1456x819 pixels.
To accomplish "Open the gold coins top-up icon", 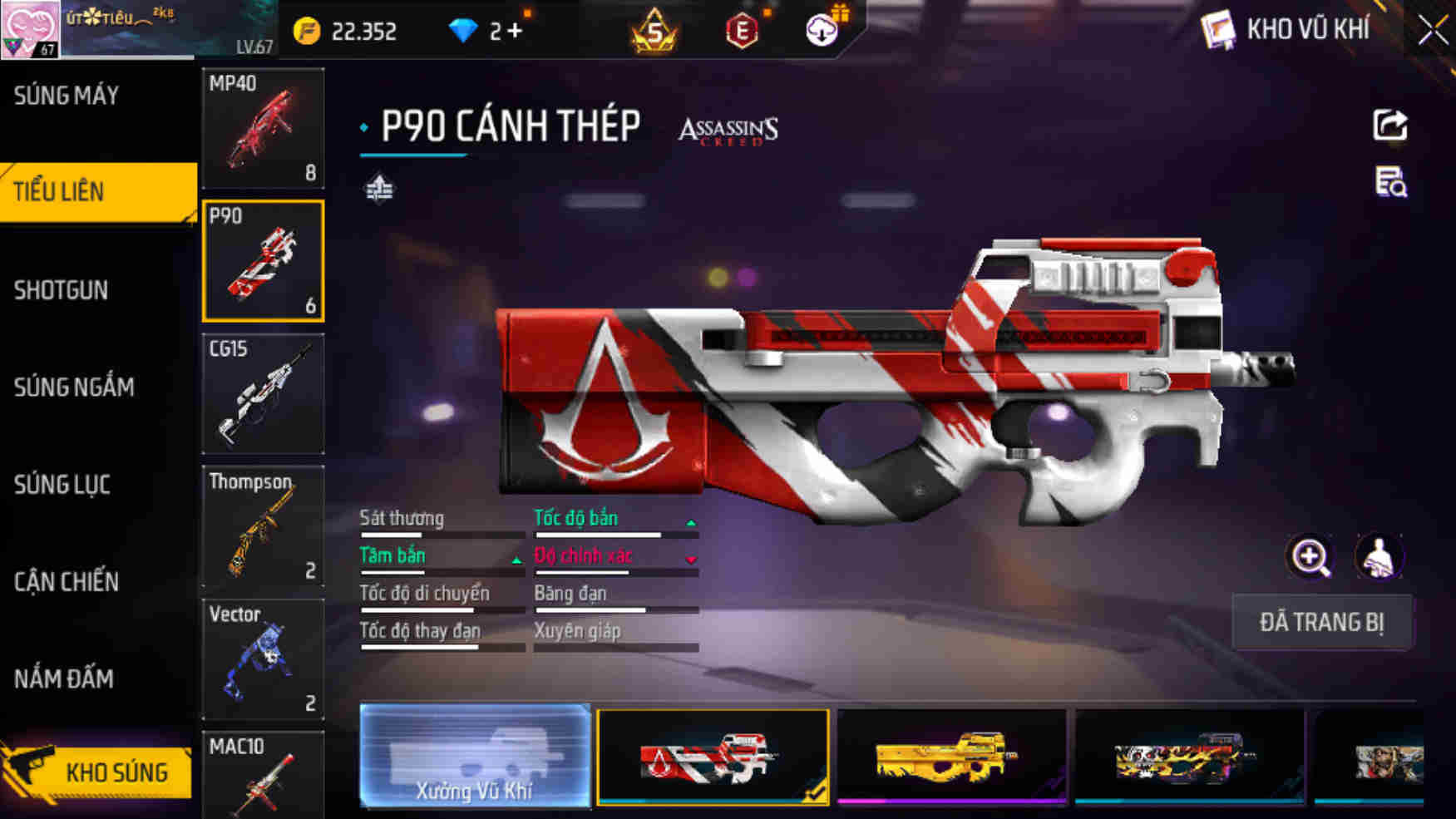I will coord(308,32).
